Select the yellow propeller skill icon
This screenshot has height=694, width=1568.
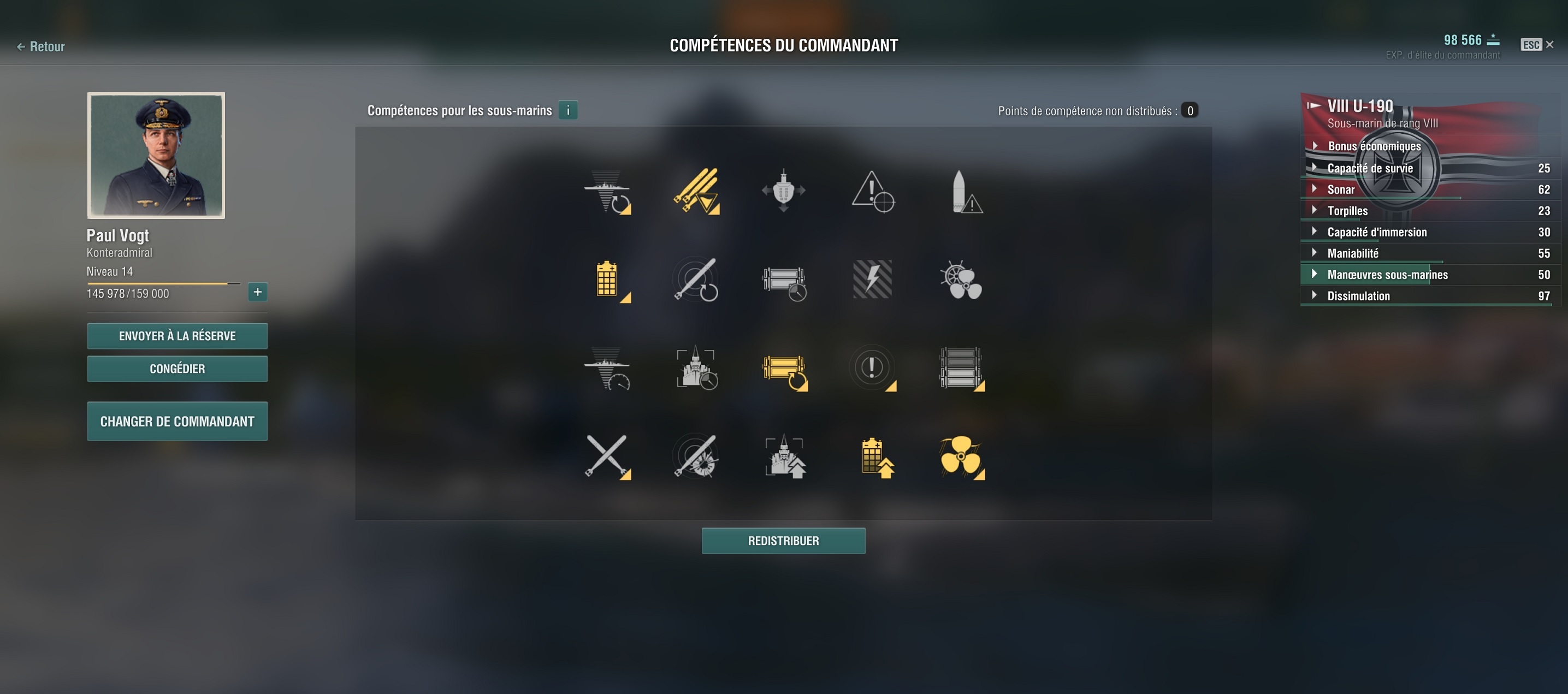(x=961, y=456)
